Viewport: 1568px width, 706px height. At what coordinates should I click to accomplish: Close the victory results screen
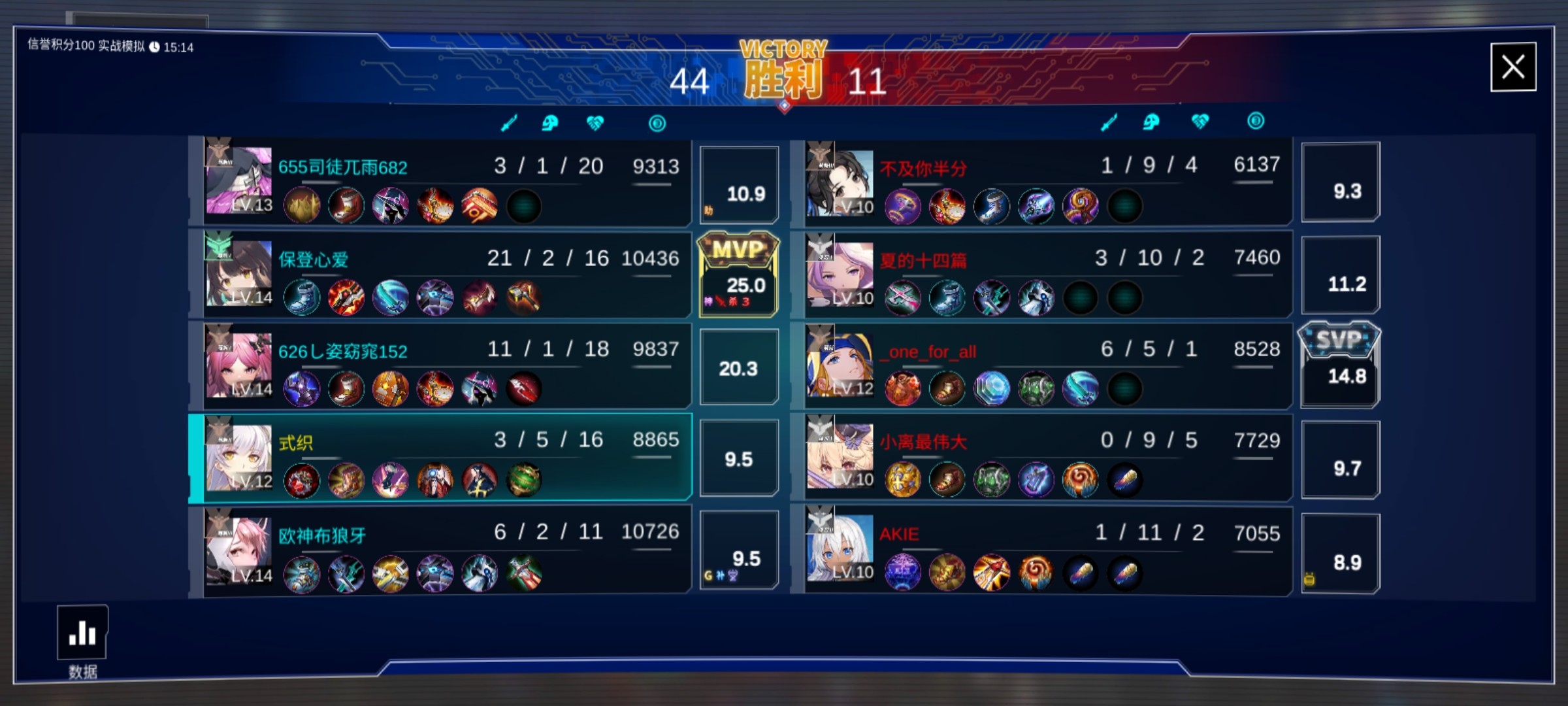[1512, 67]
